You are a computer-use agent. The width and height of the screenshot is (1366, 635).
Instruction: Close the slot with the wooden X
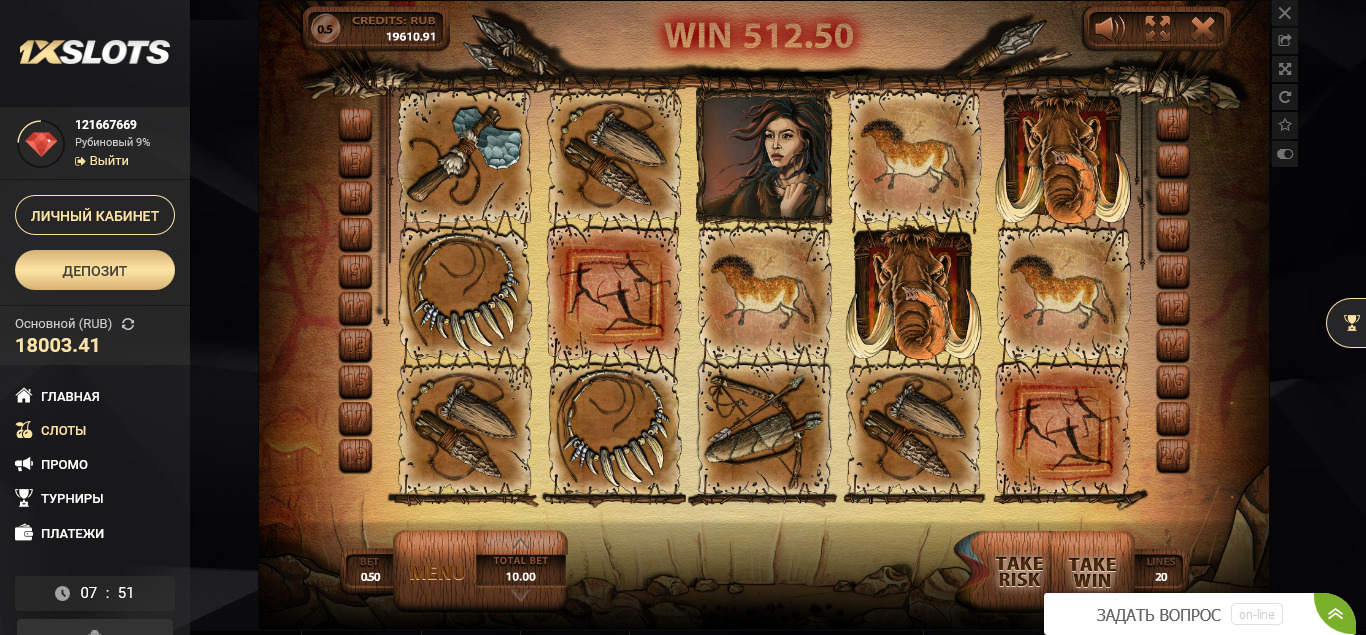click(x=1203, y=28)
